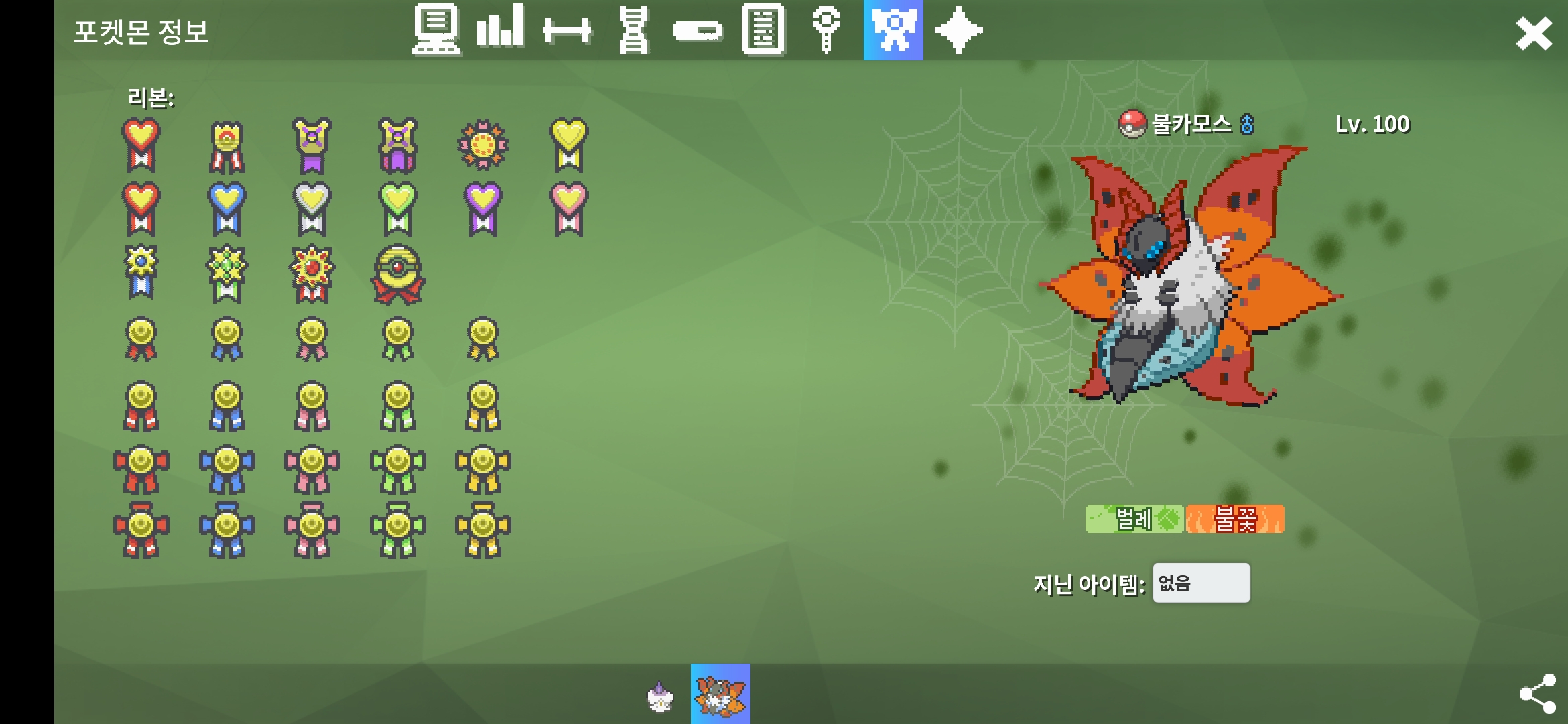Close the Pokémon info screen
This screenshot has height=724, width=1568.
tap(1533, 34)
